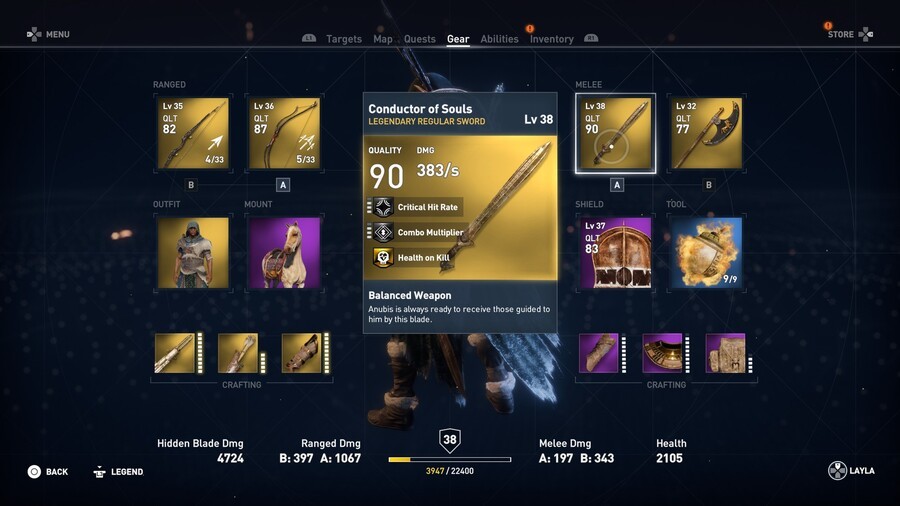Select the level 38 sword melee slot
The width and height of the screenshot is (900, 506).
(615, 133)
